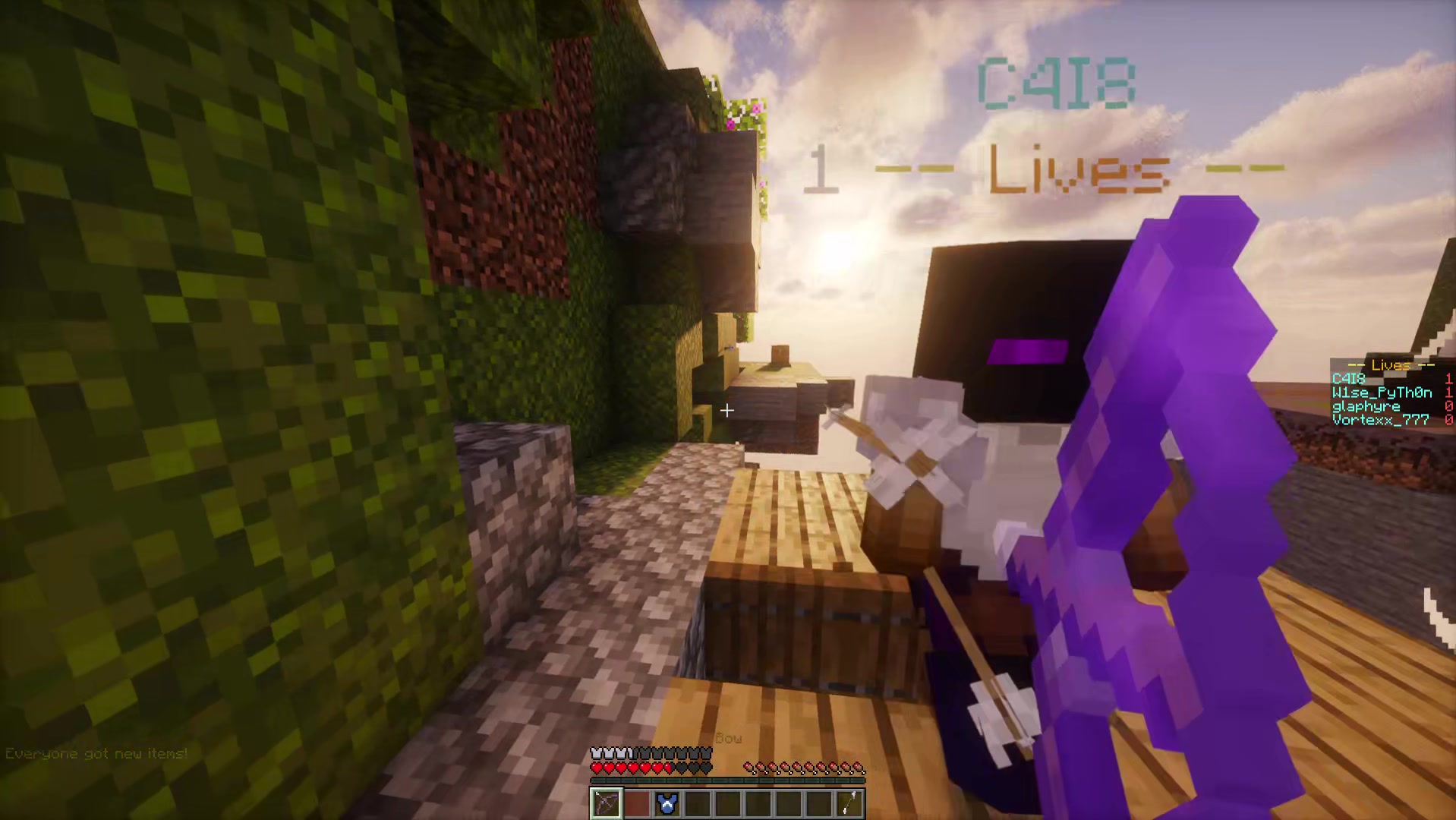
Task: Click the arrow item in the last hotbar slot
Action: [x=849, y=803]
